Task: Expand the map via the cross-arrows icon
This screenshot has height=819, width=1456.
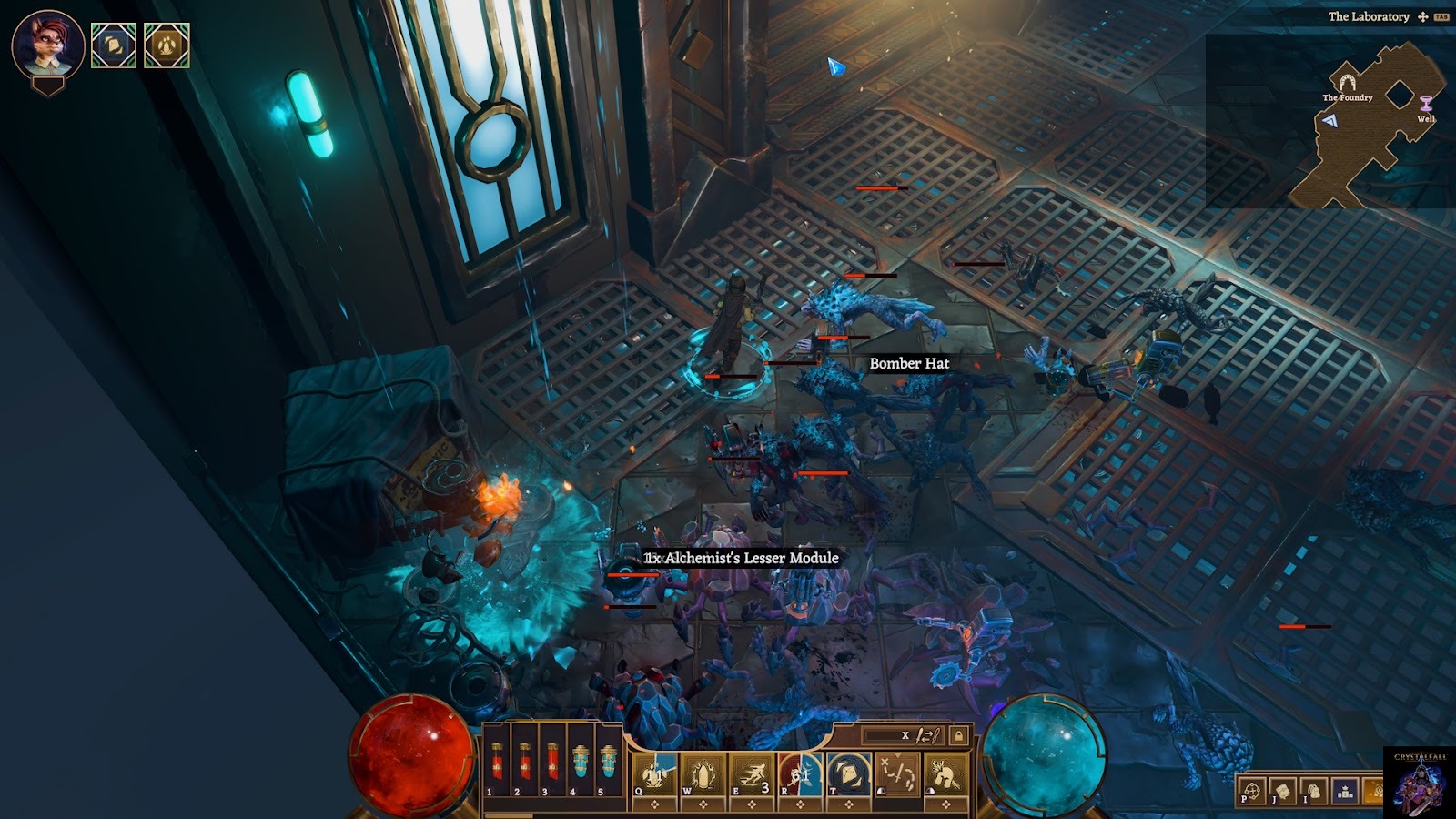Action: click(x=1422, y=16)
